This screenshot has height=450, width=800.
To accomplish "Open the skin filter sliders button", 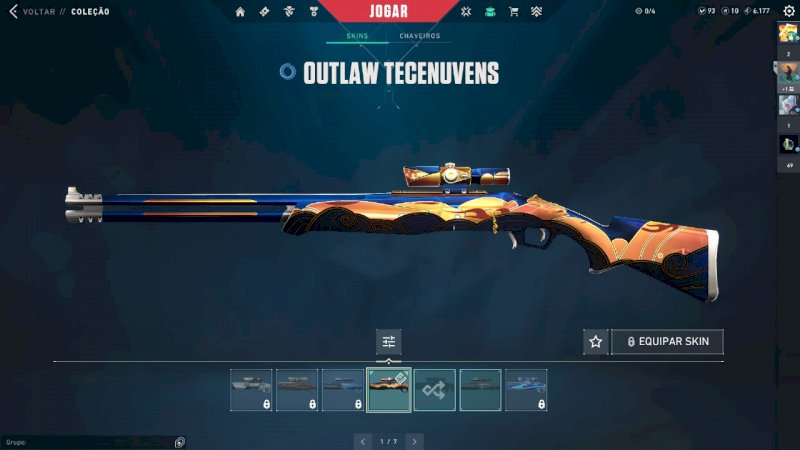I will coord(389,342).
